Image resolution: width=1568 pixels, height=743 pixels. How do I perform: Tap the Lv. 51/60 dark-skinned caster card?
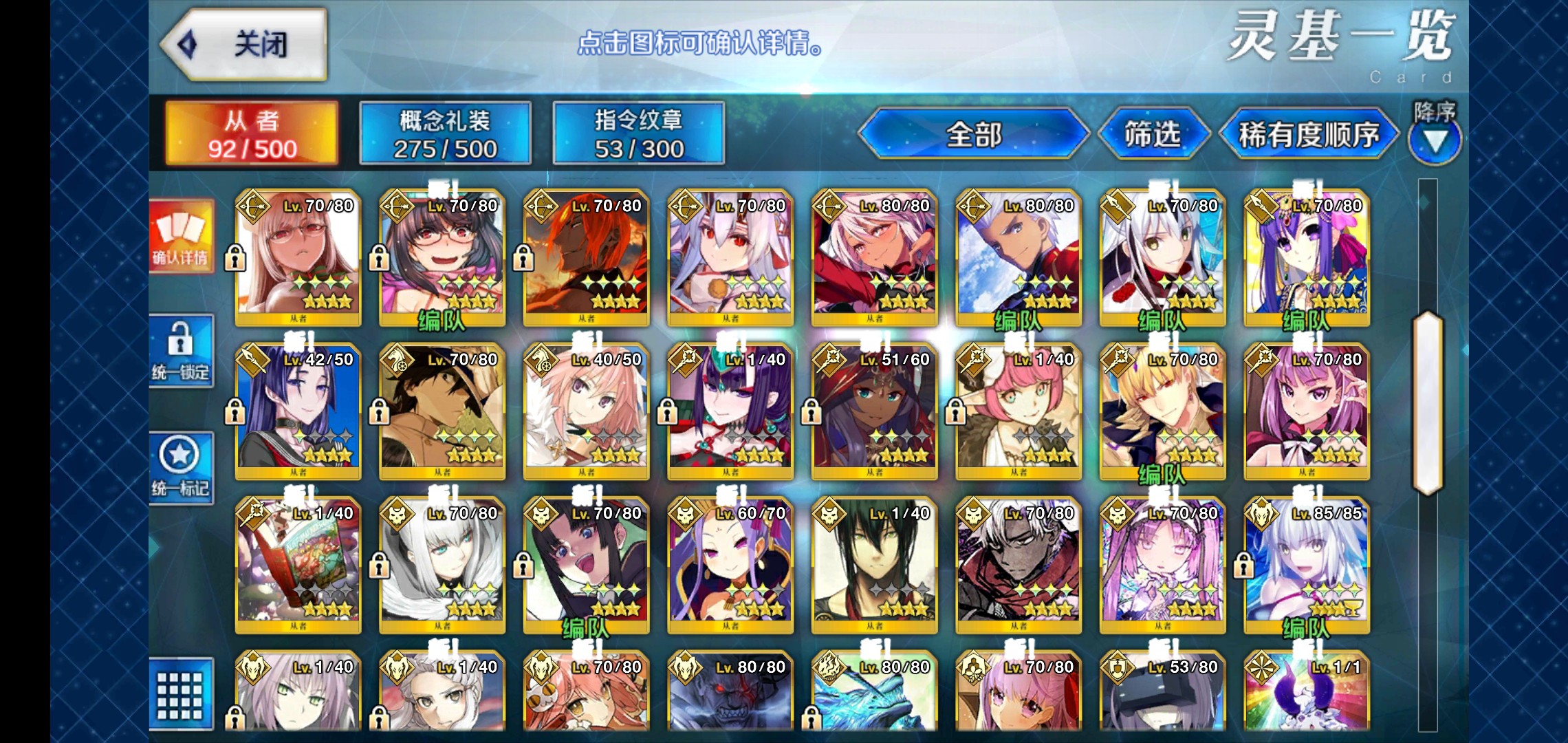point(874,411)
